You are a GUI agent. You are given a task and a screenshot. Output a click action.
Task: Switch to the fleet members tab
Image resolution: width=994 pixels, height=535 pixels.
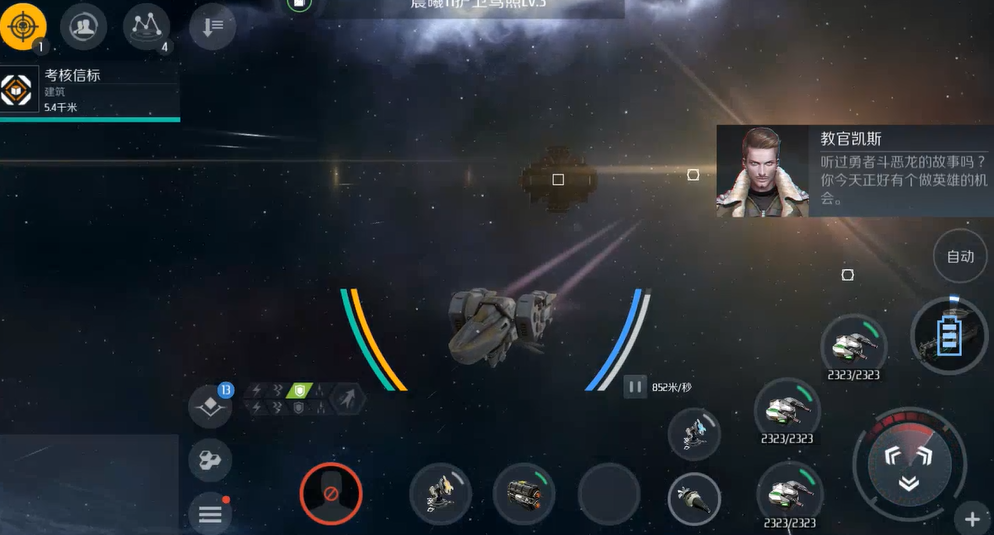pyautogui.click(x=83, y=26)
